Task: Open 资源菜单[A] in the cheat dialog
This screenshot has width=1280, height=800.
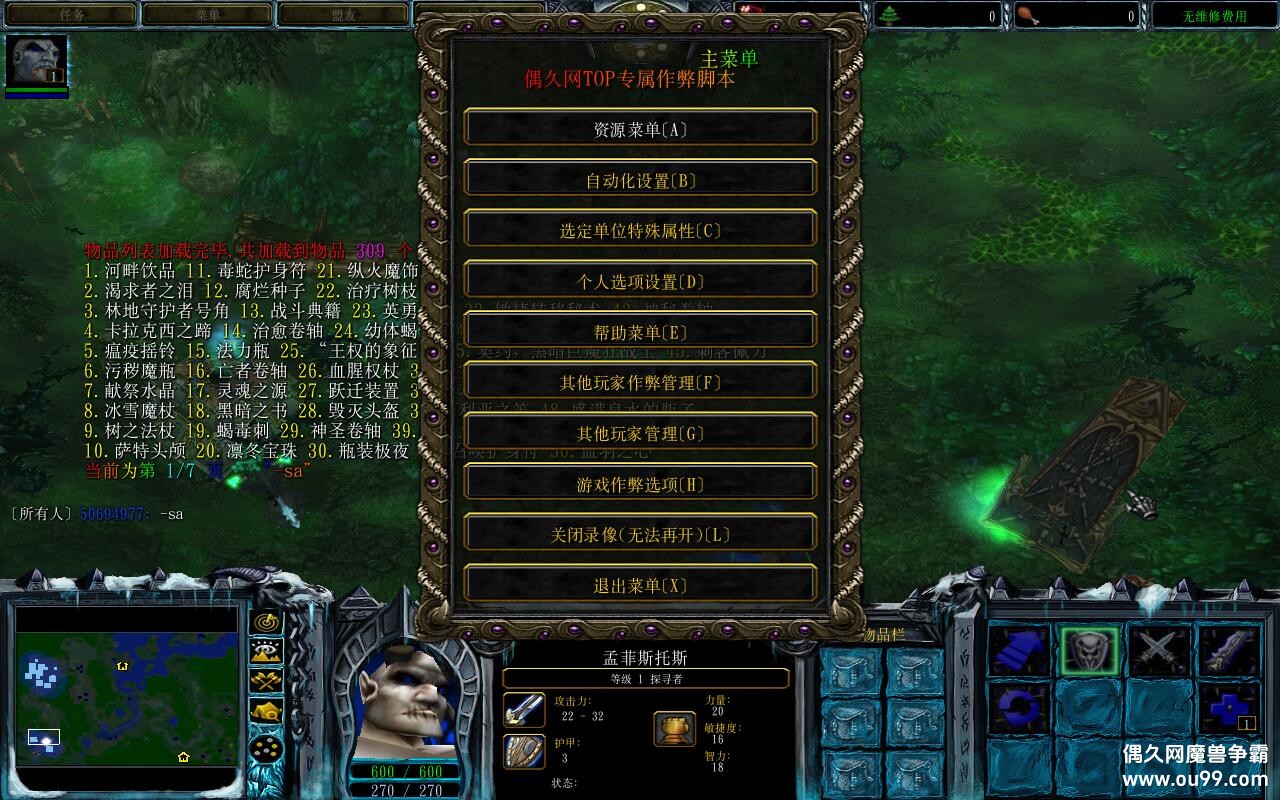Action: point(638,127)
